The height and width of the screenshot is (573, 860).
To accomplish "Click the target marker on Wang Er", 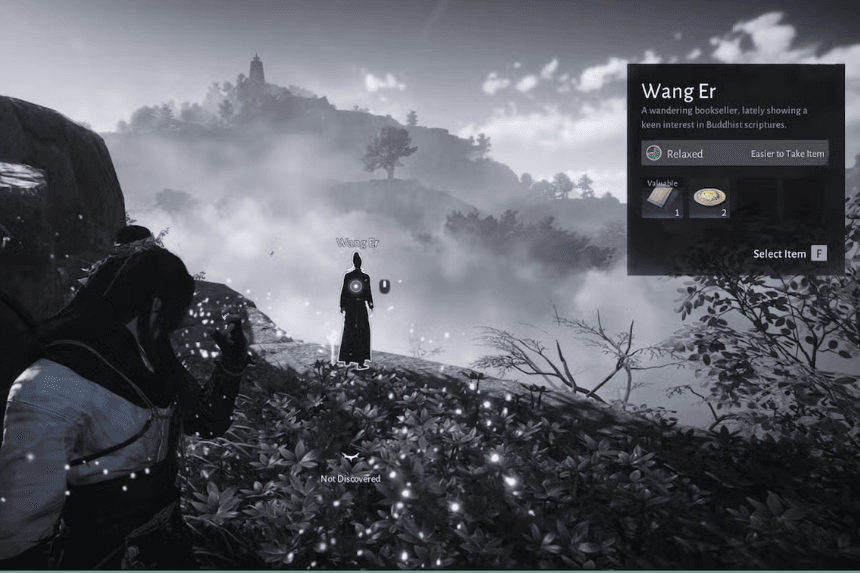I will [355, 286].
